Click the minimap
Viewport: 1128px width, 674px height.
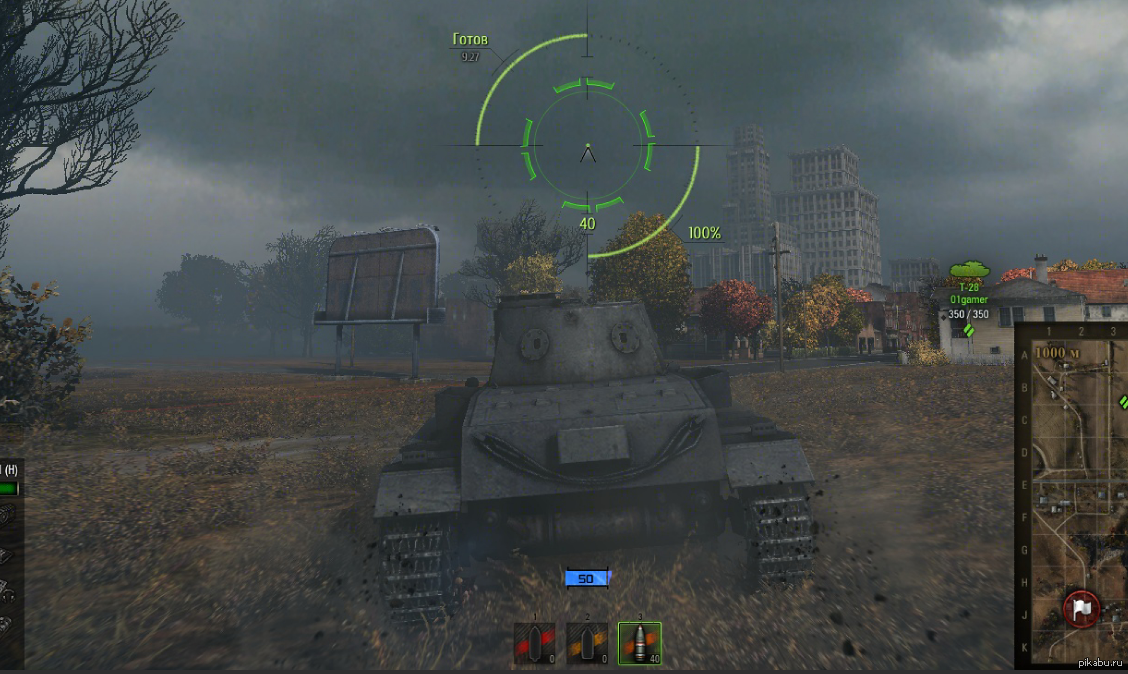(x=1072, y=500)
